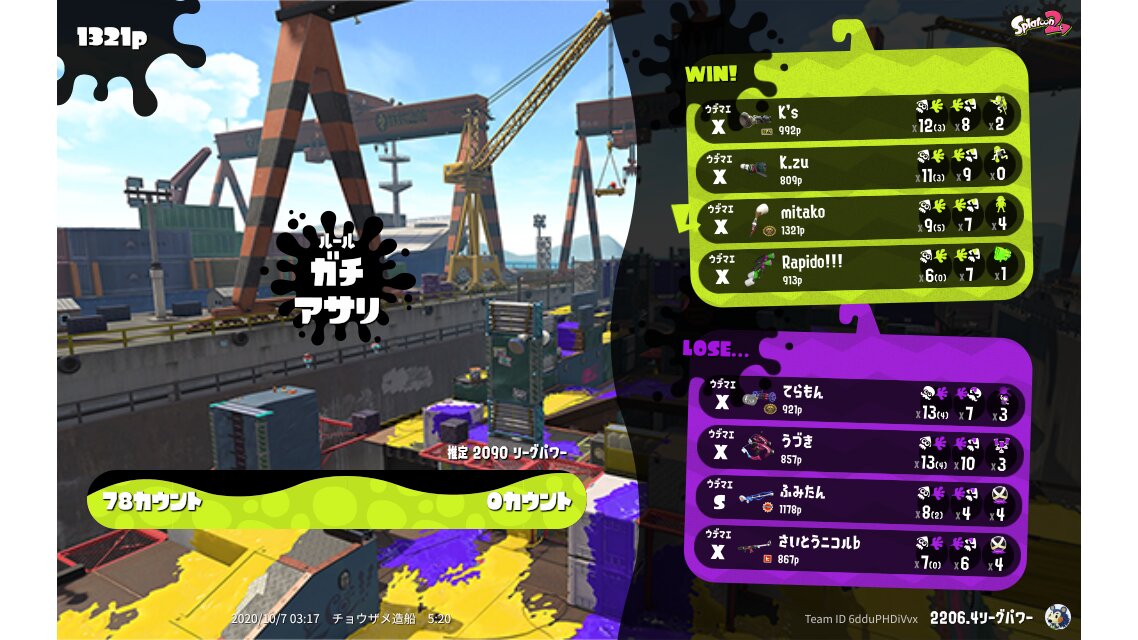Select the K's player row
Viewport: 1138px width, 640px height.
[860, 117]
